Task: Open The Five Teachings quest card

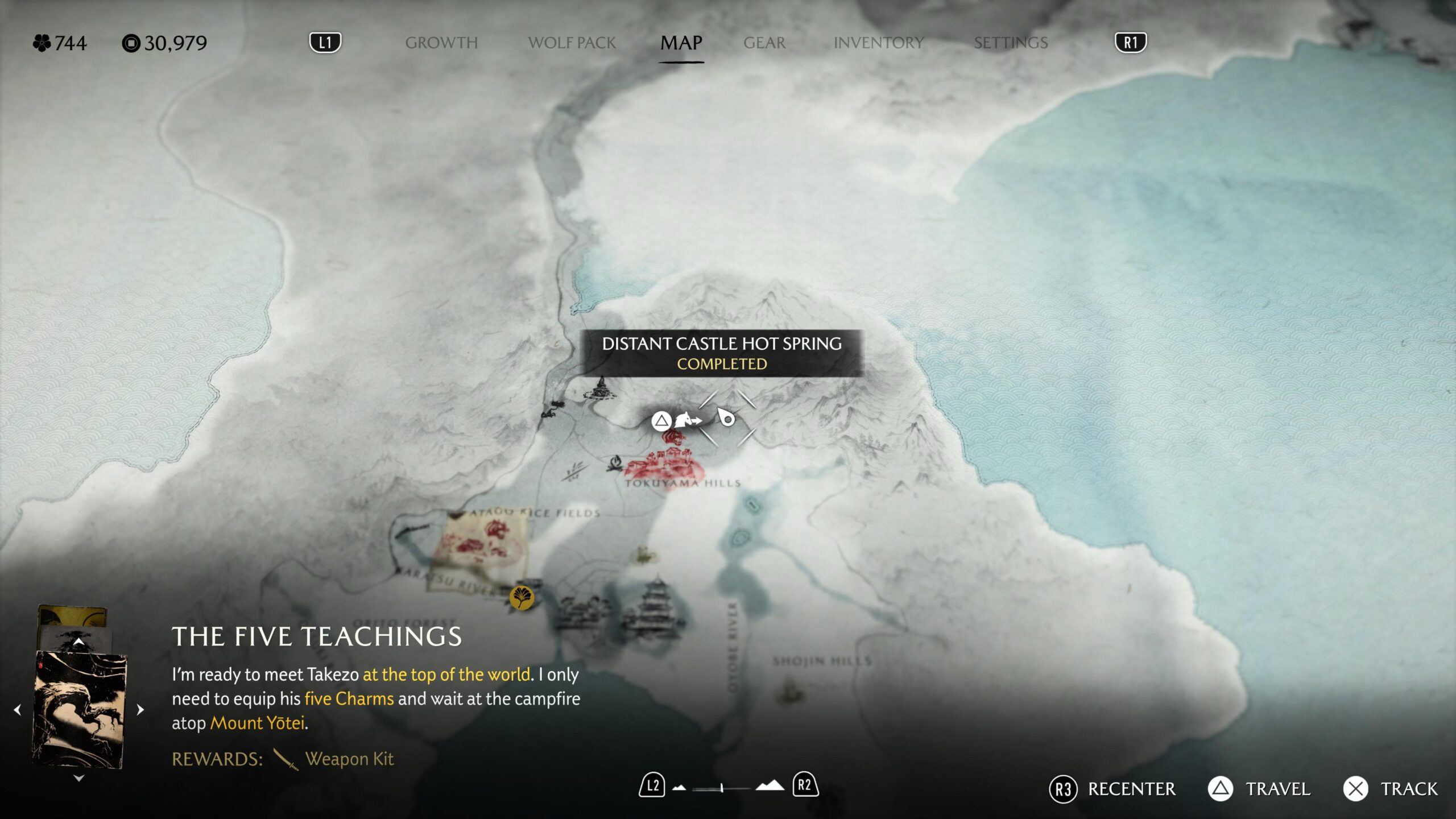Action: pos(79,711)
